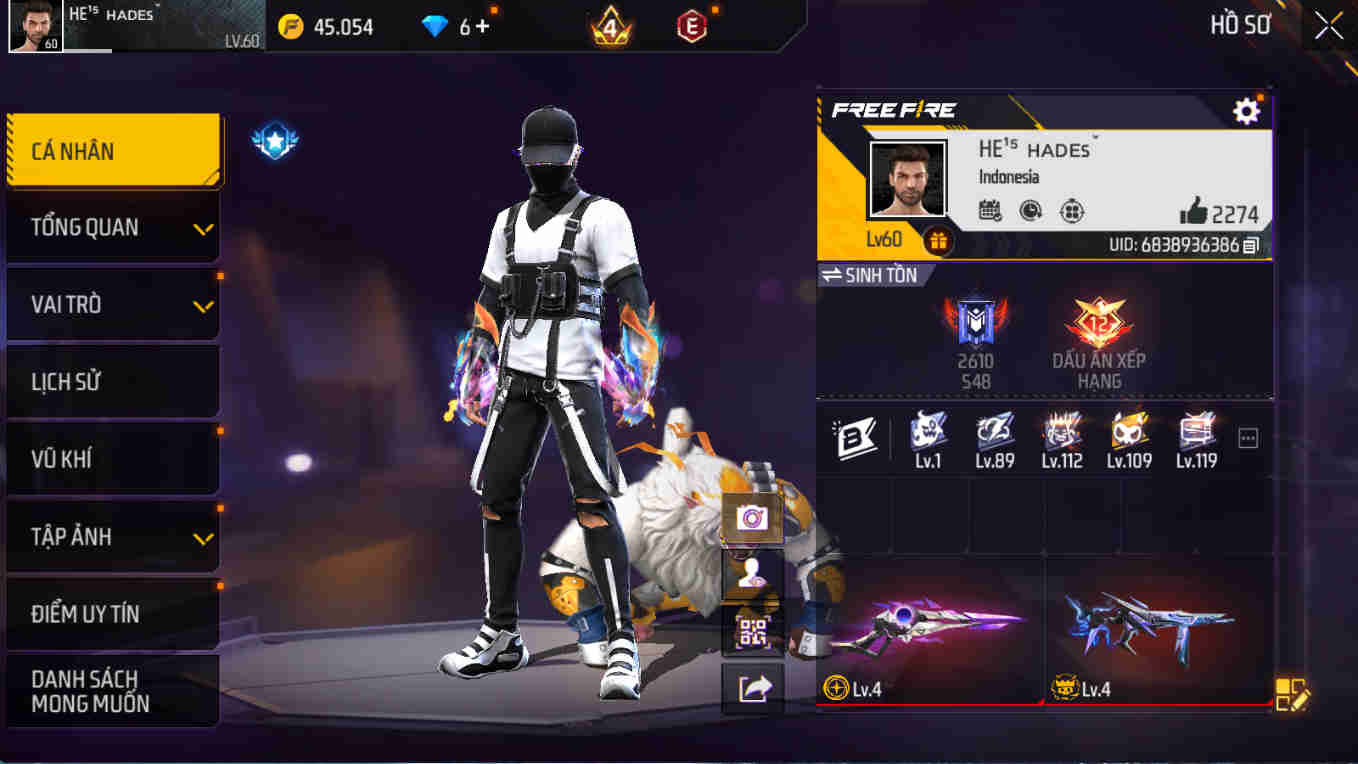This screenshot has height=764, width=1358.
Task: Select the blue badge icon near the character's head
Action: click(273, 139)
